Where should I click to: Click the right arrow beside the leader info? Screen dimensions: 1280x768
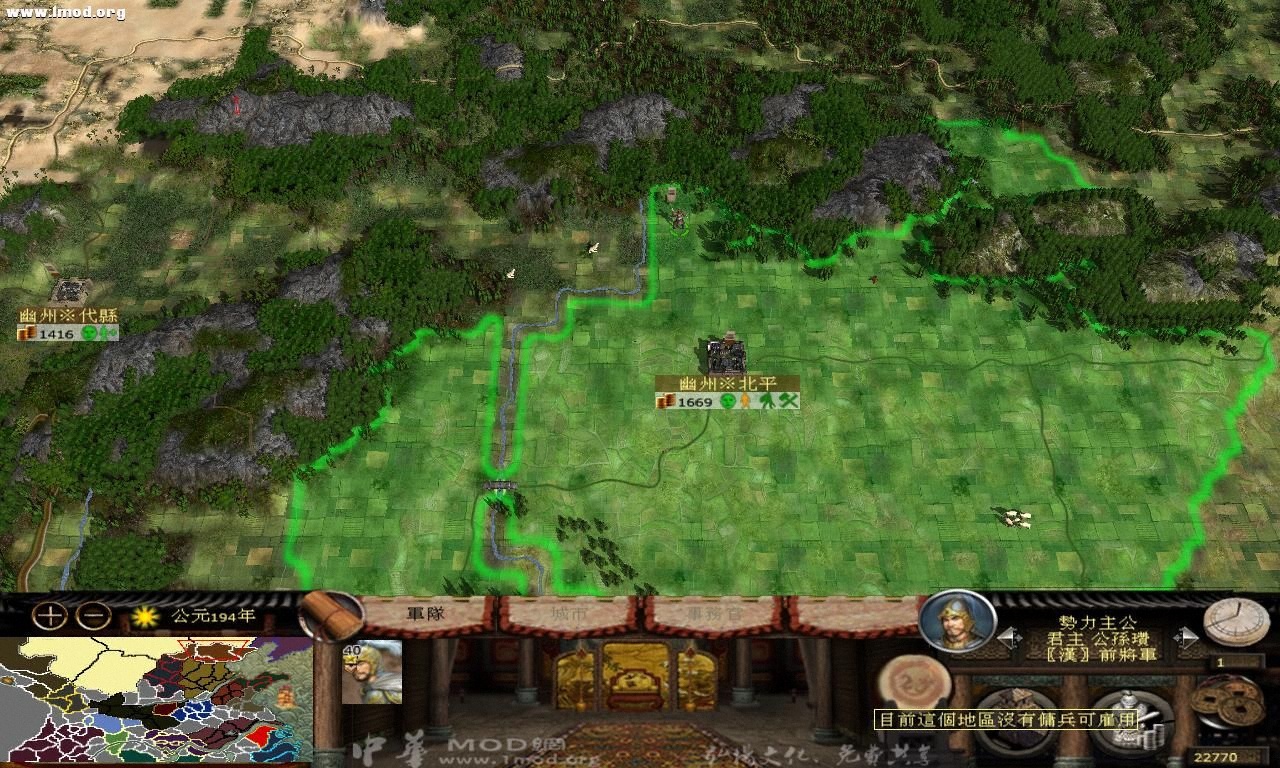[x=1185, y=638]
